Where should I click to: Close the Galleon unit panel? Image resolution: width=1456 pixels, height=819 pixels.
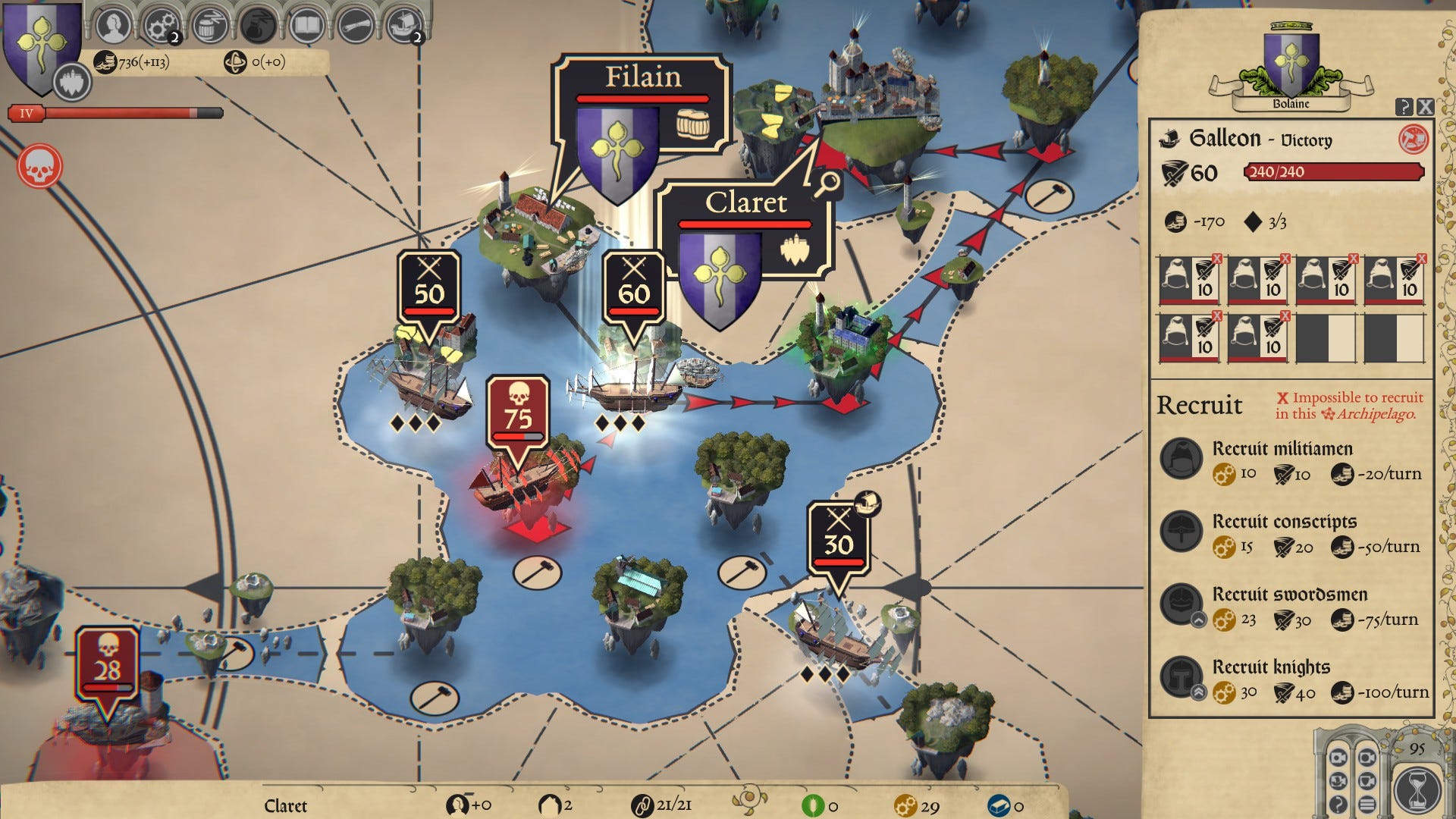(x=1426, y=107)
